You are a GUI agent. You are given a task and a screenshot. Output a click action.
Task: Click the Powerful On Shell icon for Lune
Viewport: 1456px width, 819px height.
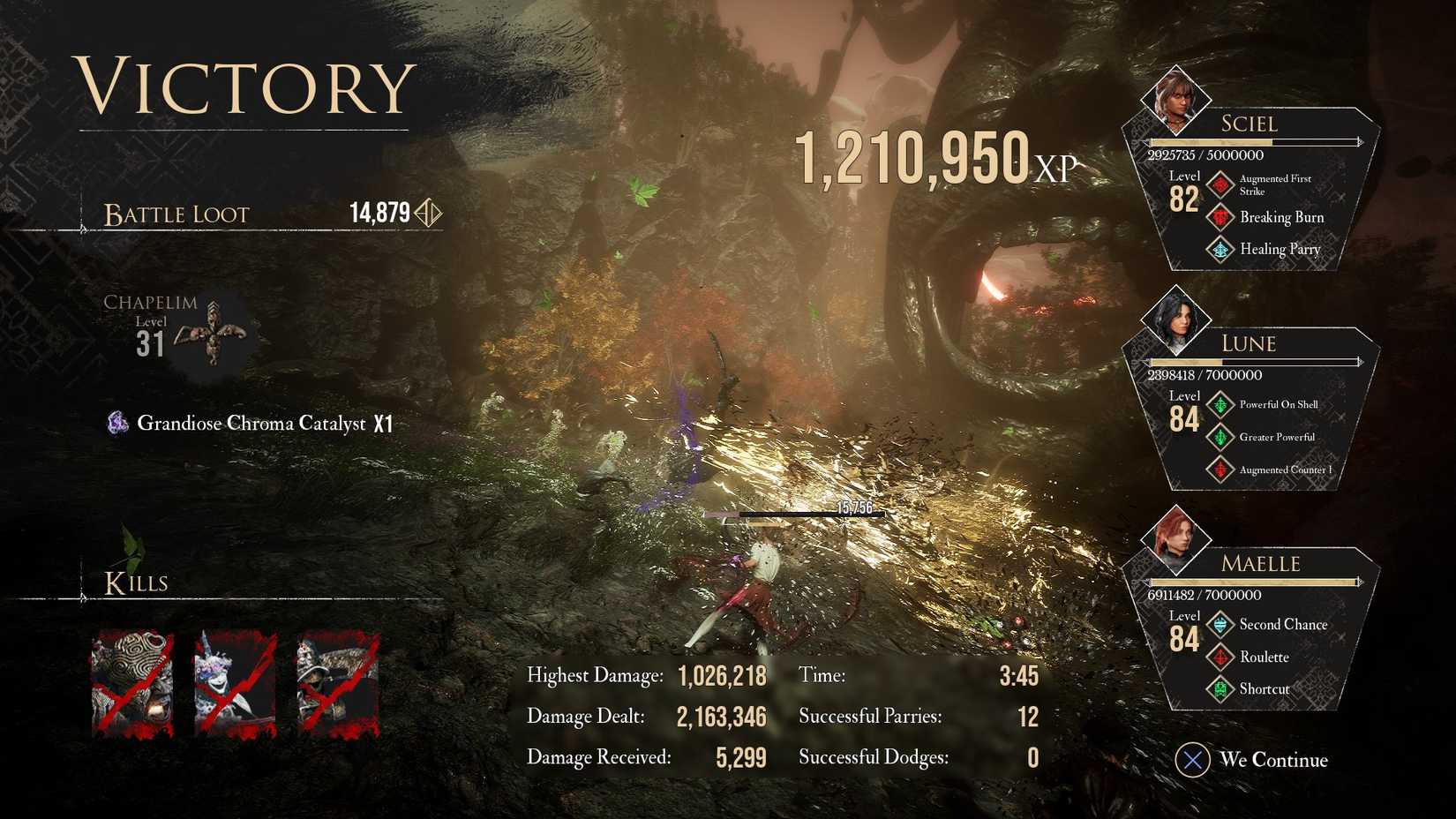point(1220,404)
